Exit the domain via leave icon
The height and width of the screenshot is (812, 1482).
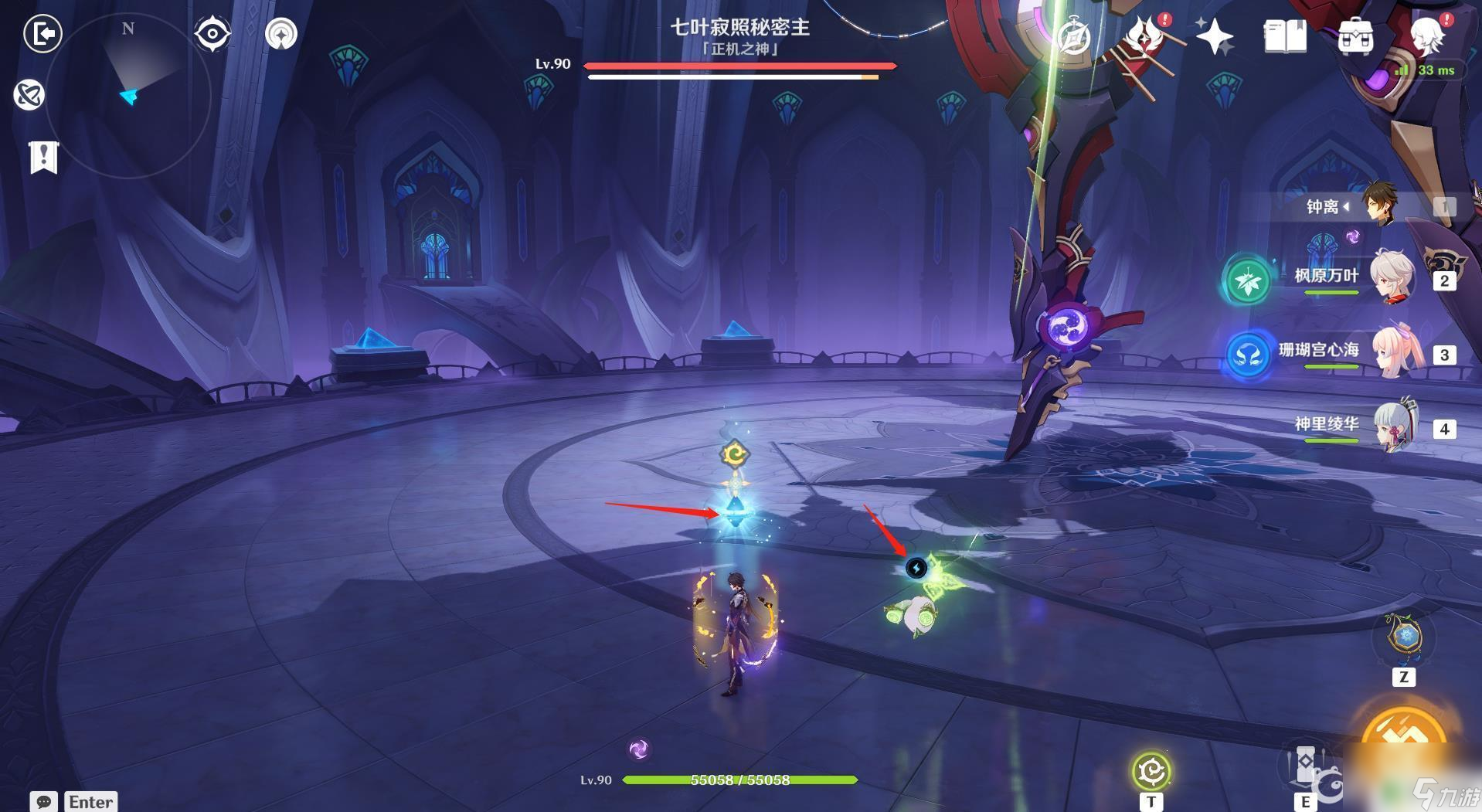[x=42, y=34]
